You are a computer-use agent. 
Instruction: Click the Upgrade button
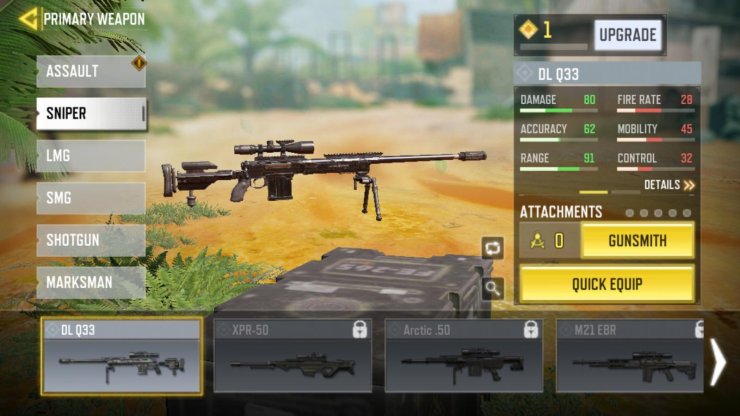coord(628,35)
